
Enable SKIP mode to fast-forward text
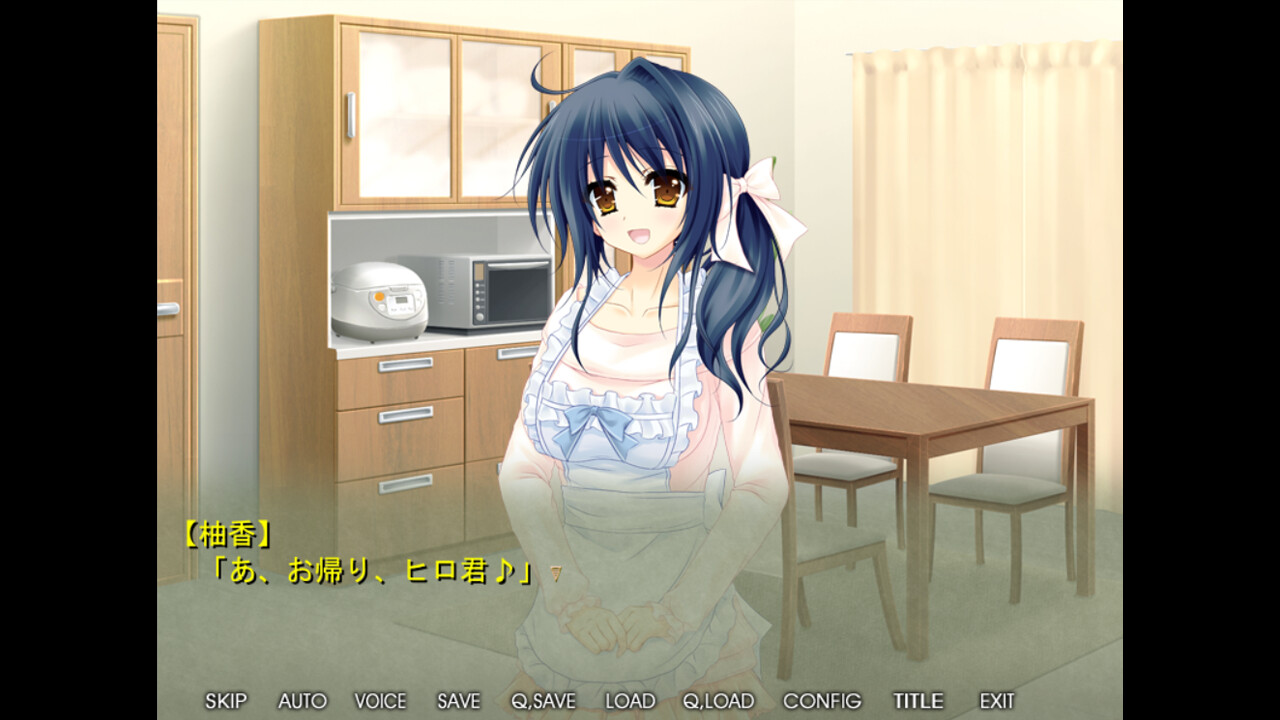click(x=225, y=701)
